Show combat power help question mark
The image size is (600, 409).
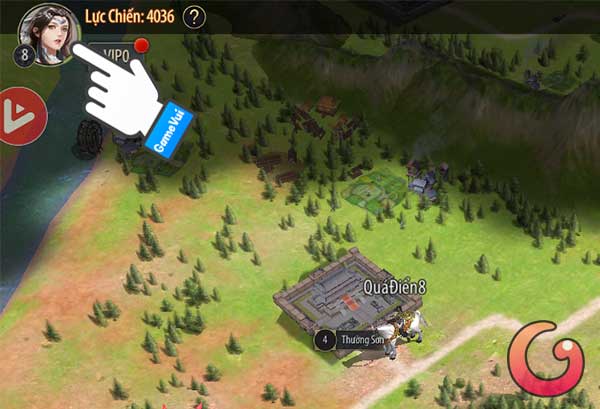[x=195, y=17]
